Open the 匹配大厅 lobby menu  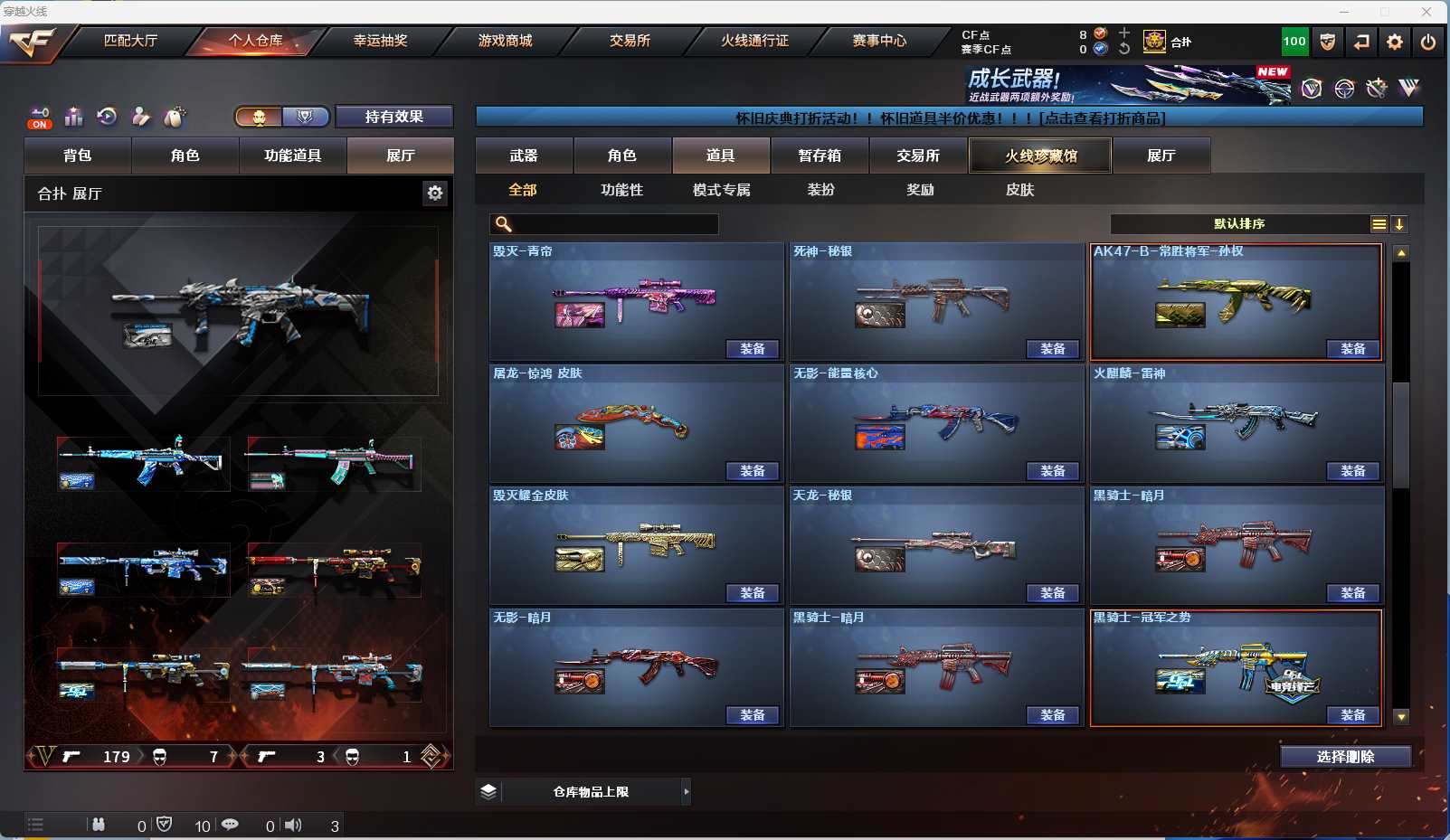tap(130, 41)
